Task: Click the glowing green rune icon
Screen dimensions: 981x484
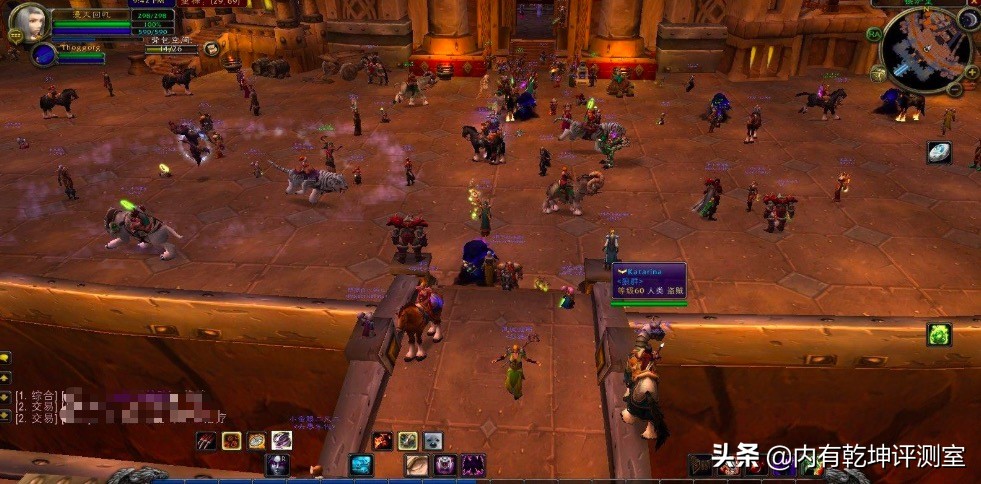Action: [x=938, y=334]
